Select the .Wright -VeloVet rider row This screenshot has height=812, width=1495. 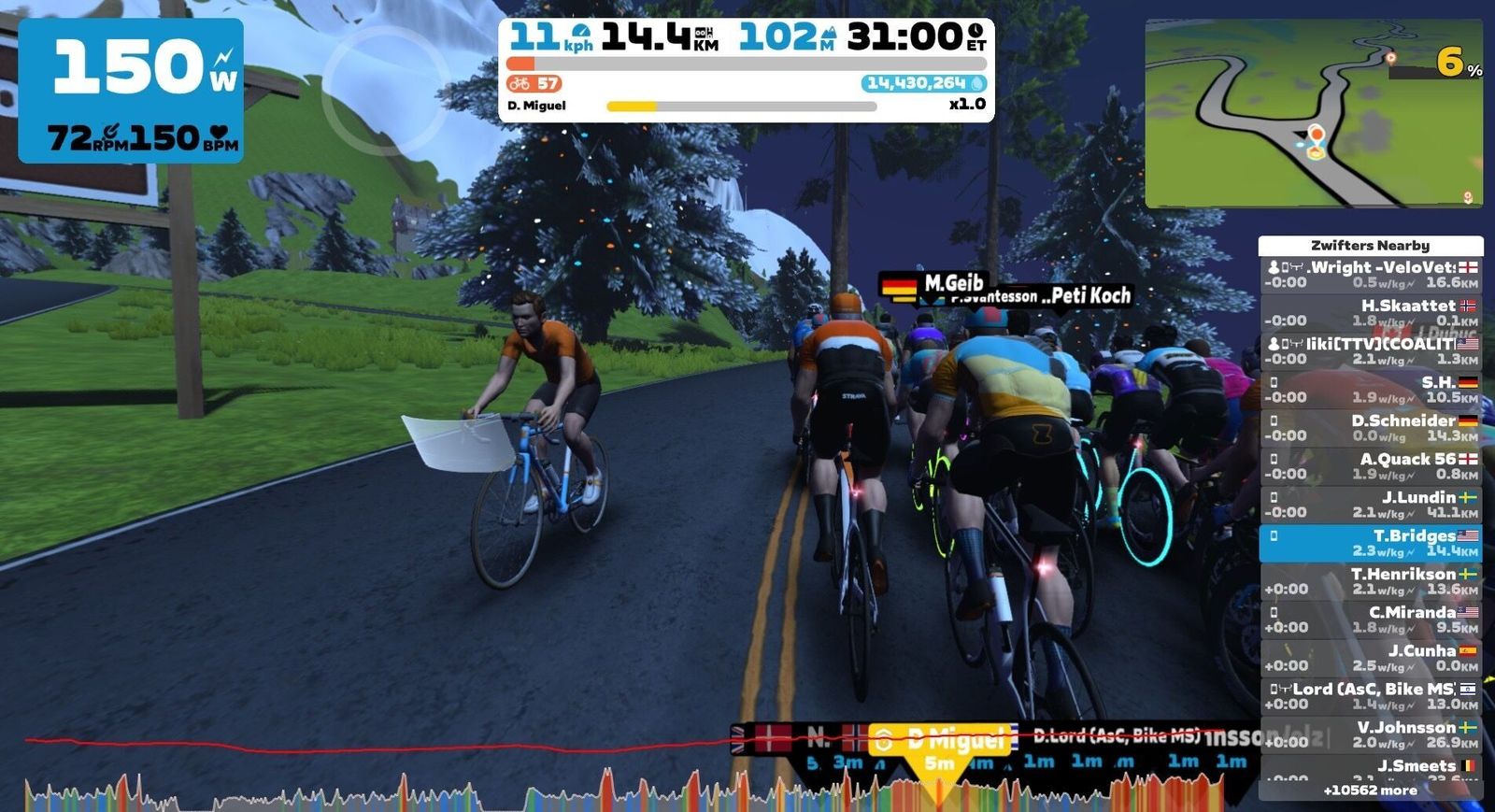click(1370, 275)
